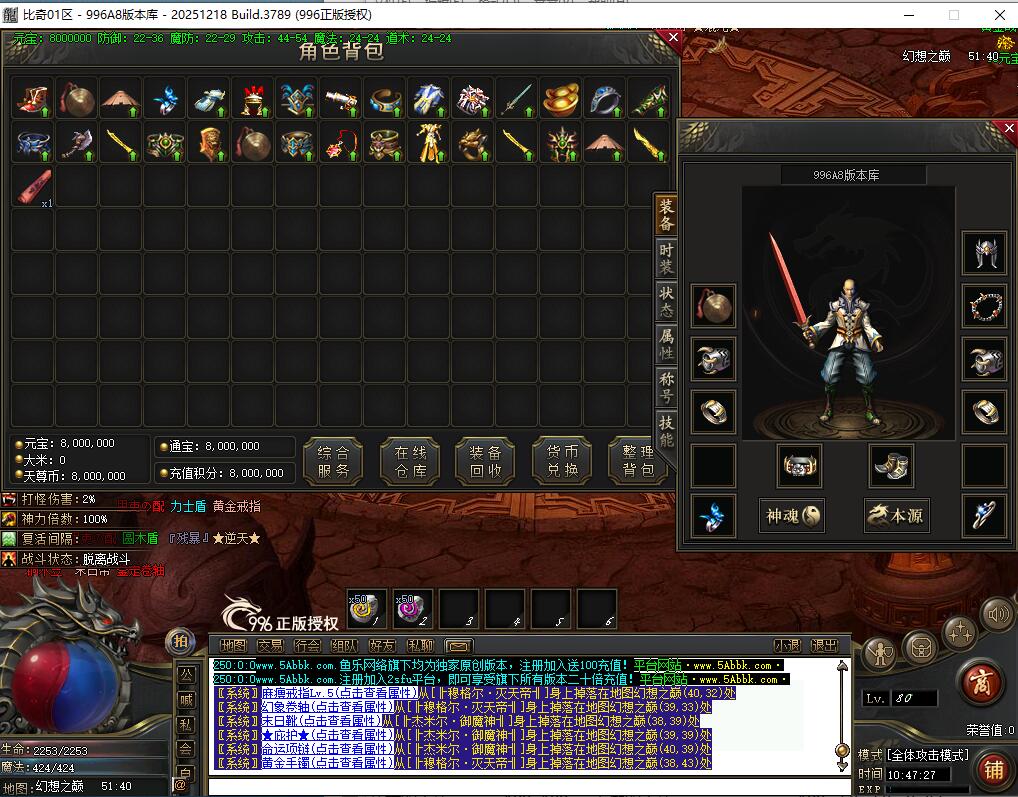Close the character equipment panel
Viewport: 1018px width, 797px height.
1009,128
